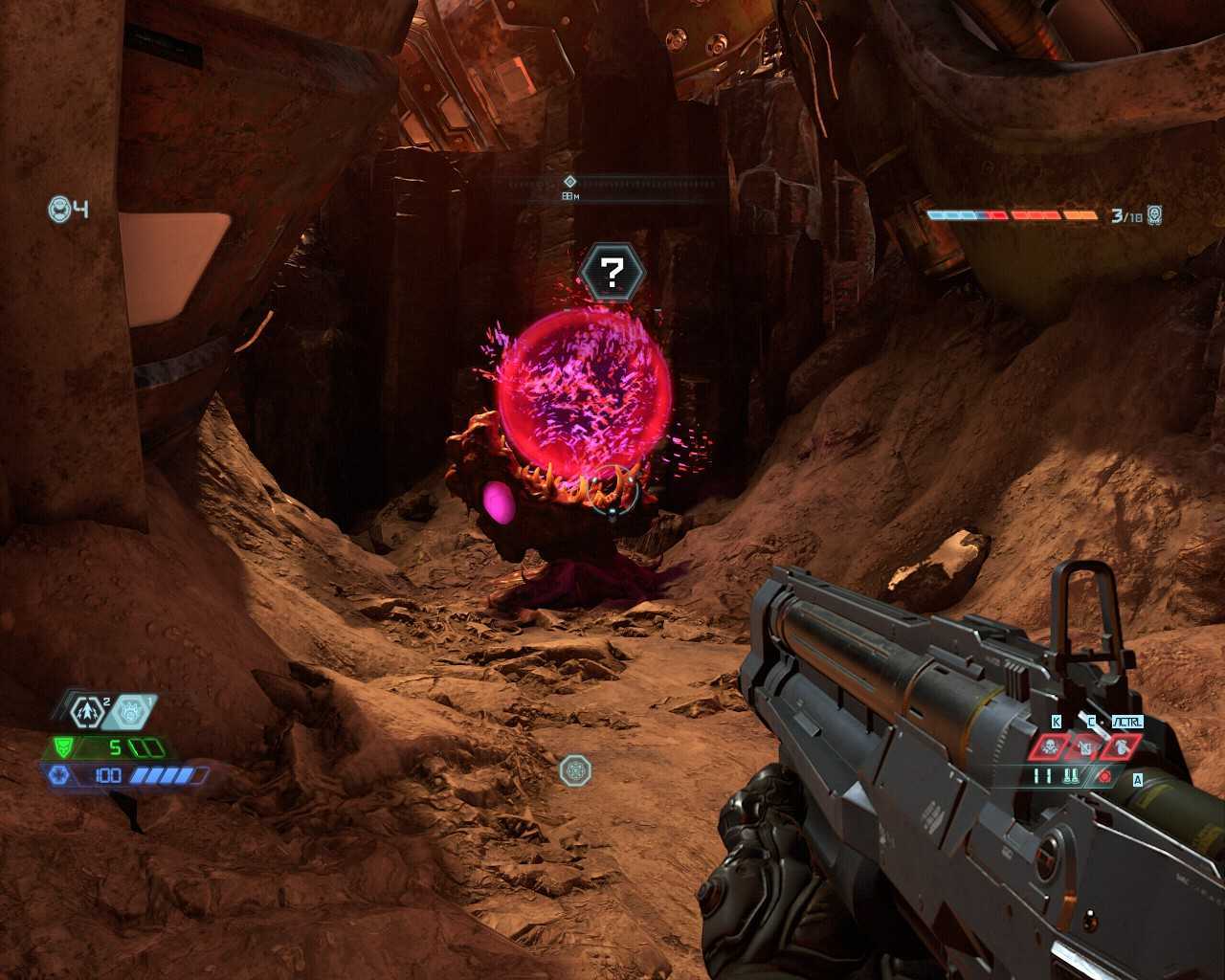This screenshot has height=980, width=1225.
Task: Click the red circle weapon mod indicator
Action: coord(1105,776)
